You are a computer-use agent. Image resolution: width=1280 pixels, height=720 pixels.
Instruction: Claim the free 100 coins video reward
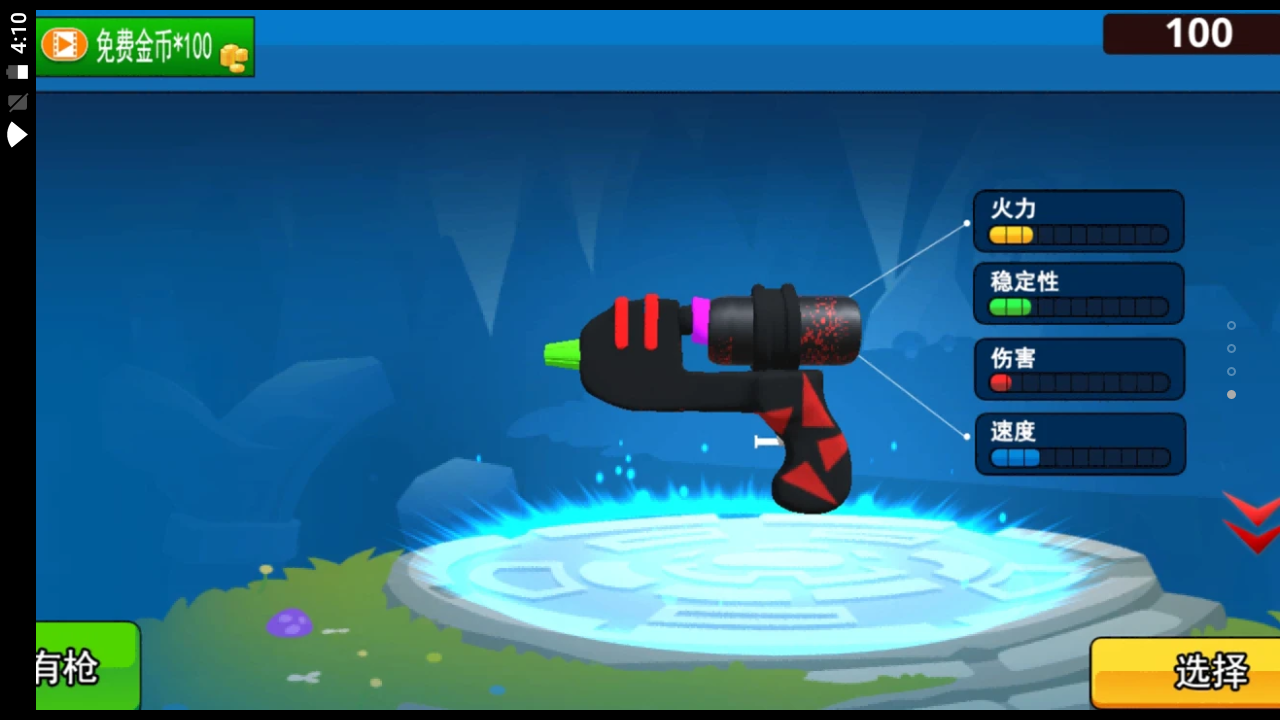tap(145, 46)
